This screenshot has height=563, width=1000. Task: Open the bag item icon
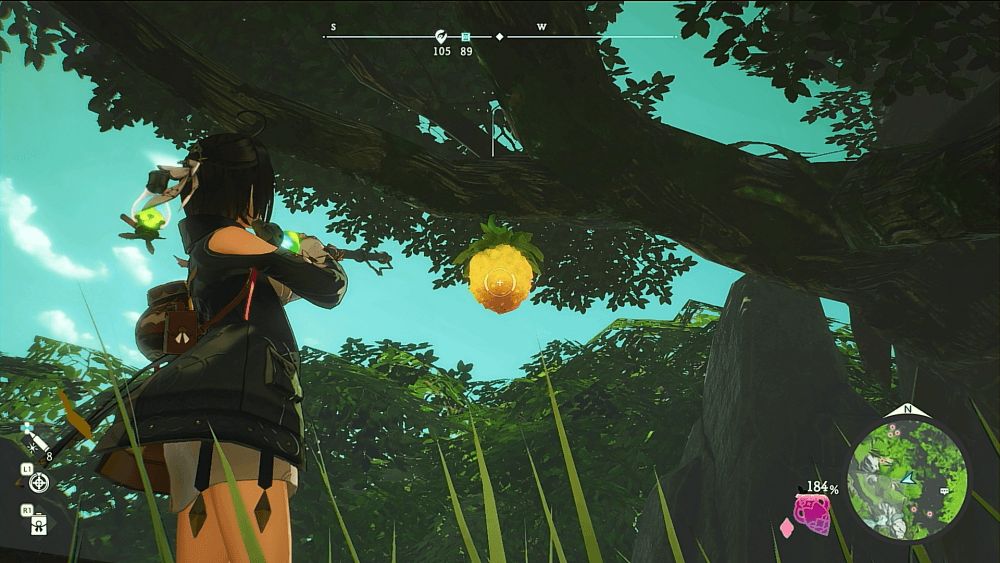[x=39, y=523]
